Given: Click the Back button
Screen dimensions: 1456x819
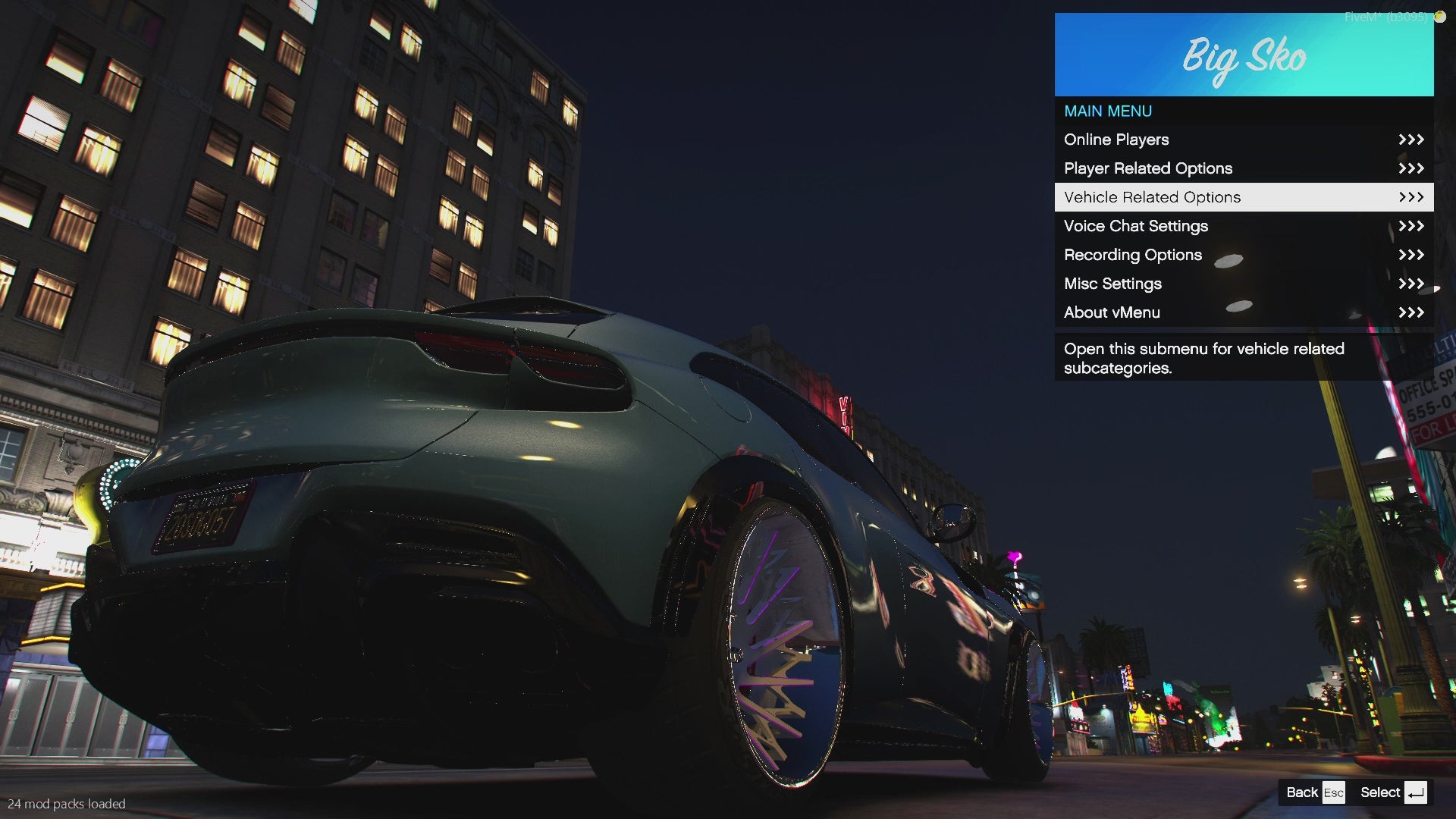Looking at the screenshot, I should (x=1315, y=792).
